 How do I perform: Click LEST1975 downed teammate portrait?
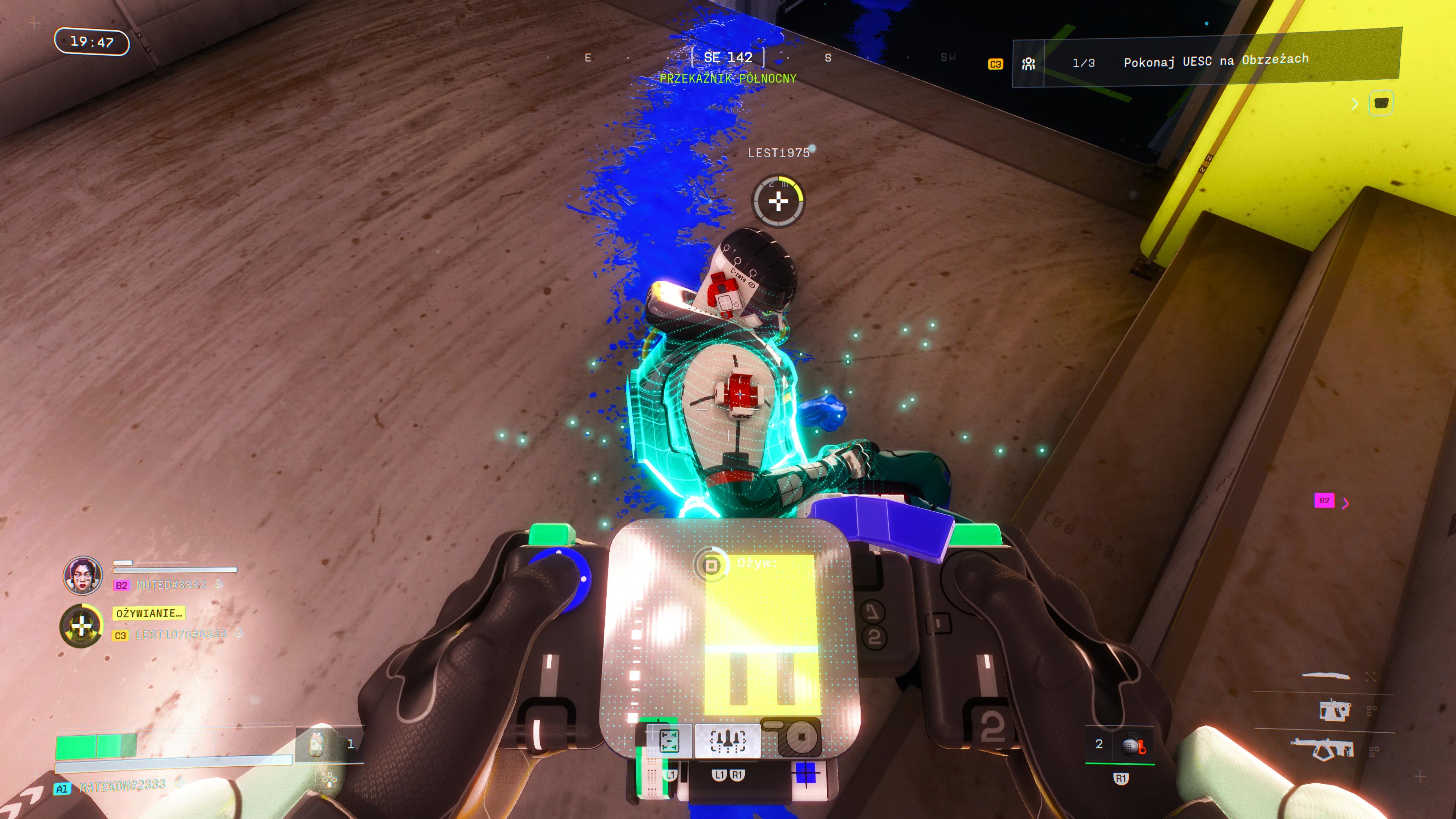(x=82, y=626)
